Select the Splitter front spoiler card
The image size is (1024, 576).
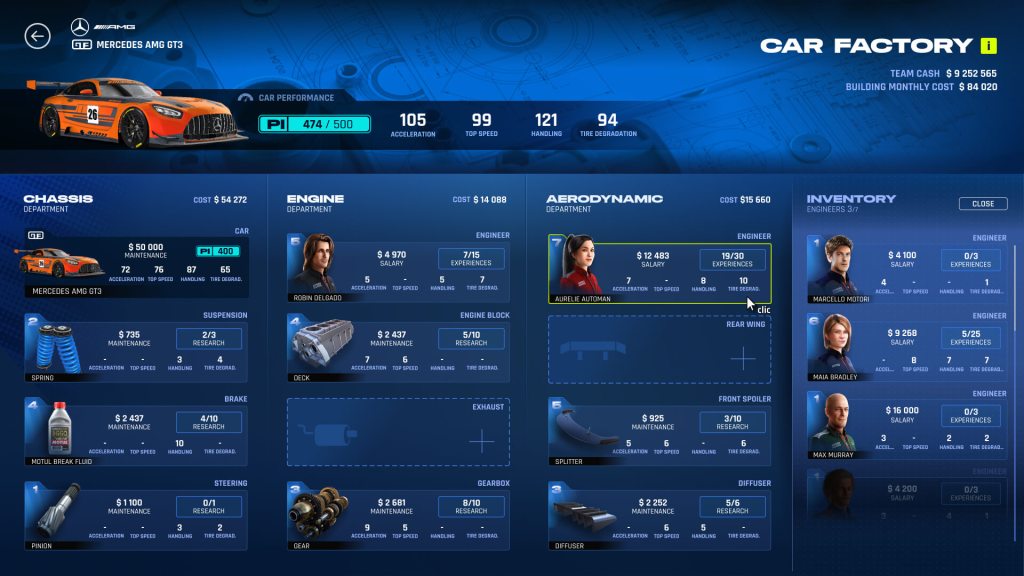pyautogui.click(x=659, y=433)
